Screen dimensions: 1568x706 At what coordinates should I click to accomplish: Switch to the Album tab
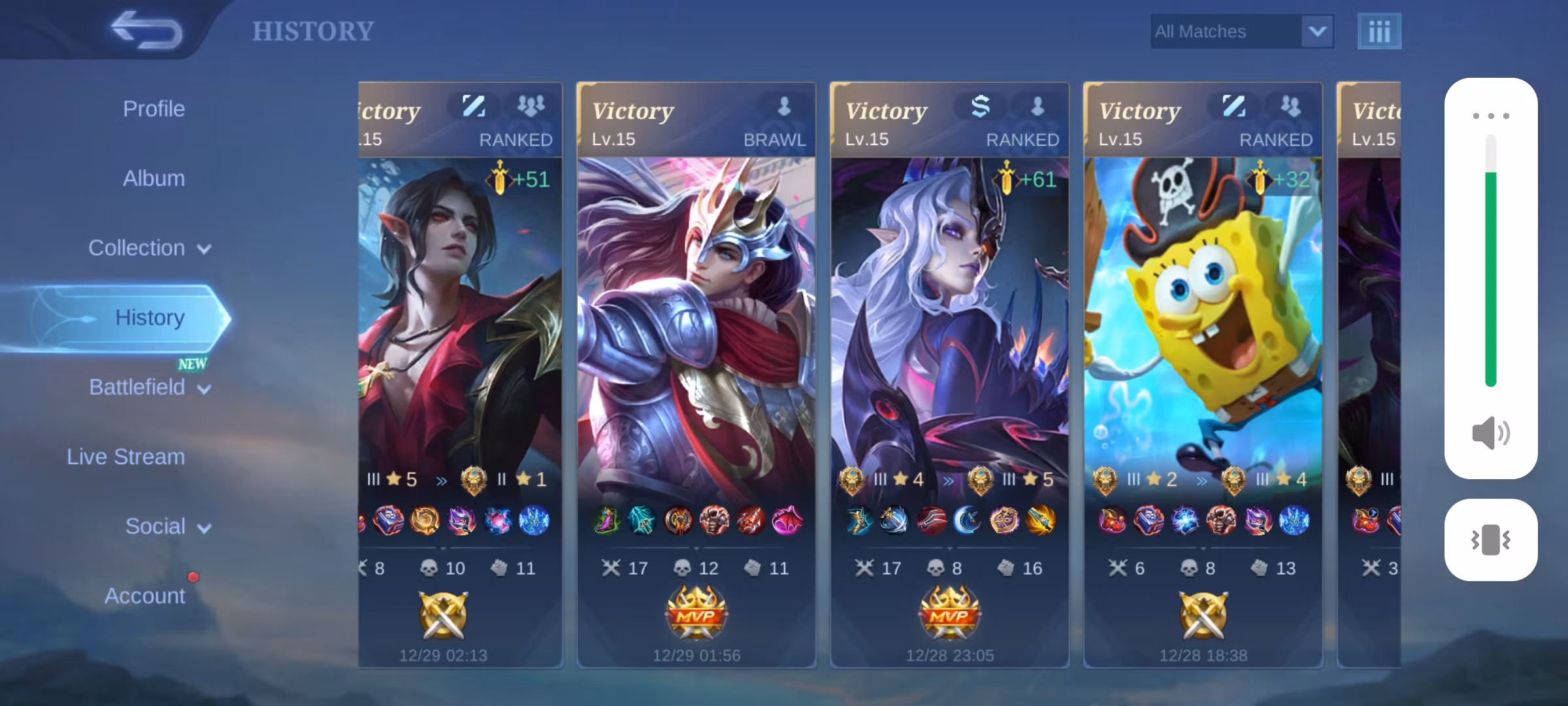pyautogui.click(x=154, y=178)
